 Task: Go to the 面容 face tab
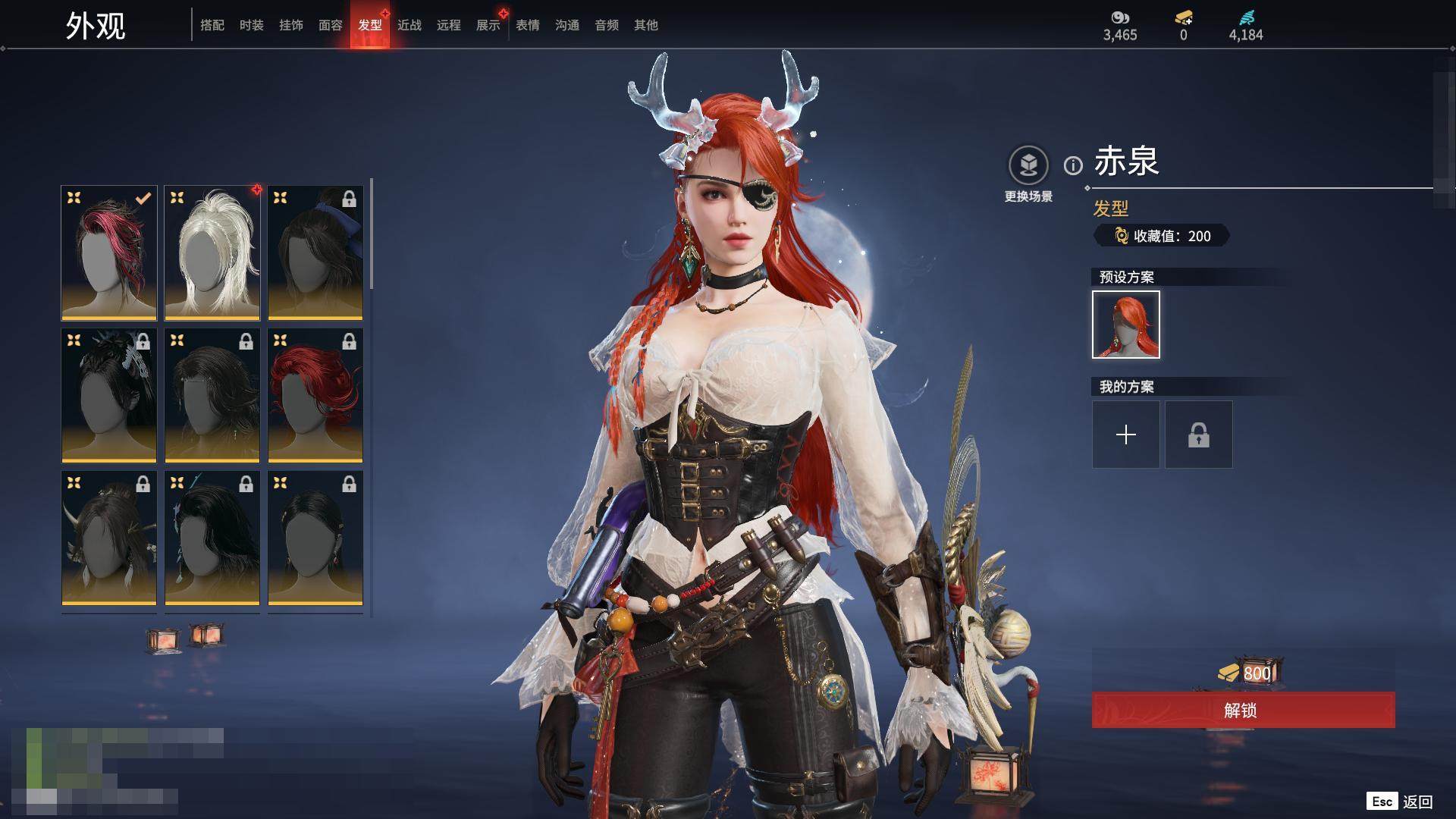330,25
